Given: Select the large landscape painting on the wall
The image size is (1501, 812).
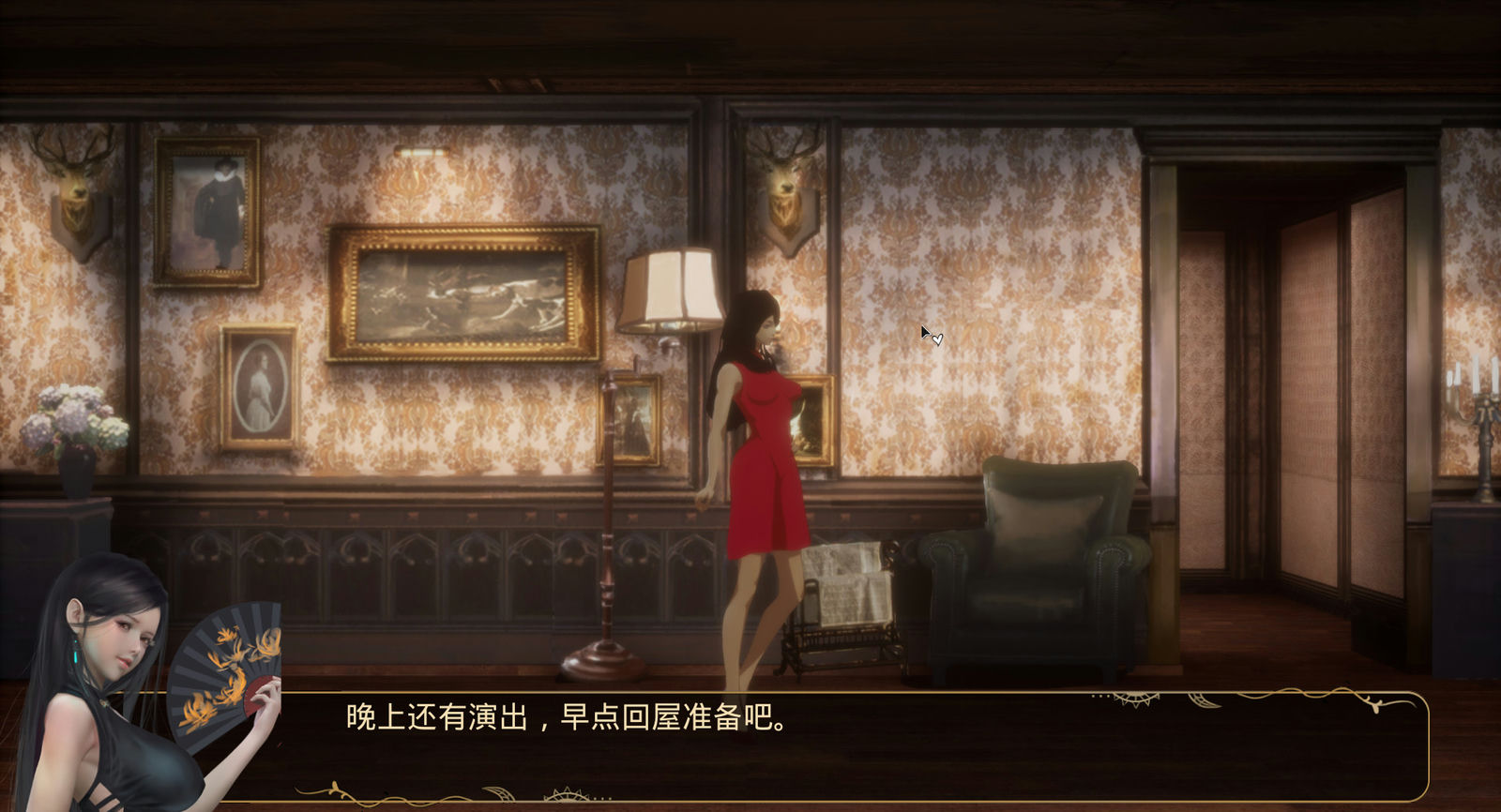Looking at the screenshot, I should pyautogui.click(x=460, y=295).
